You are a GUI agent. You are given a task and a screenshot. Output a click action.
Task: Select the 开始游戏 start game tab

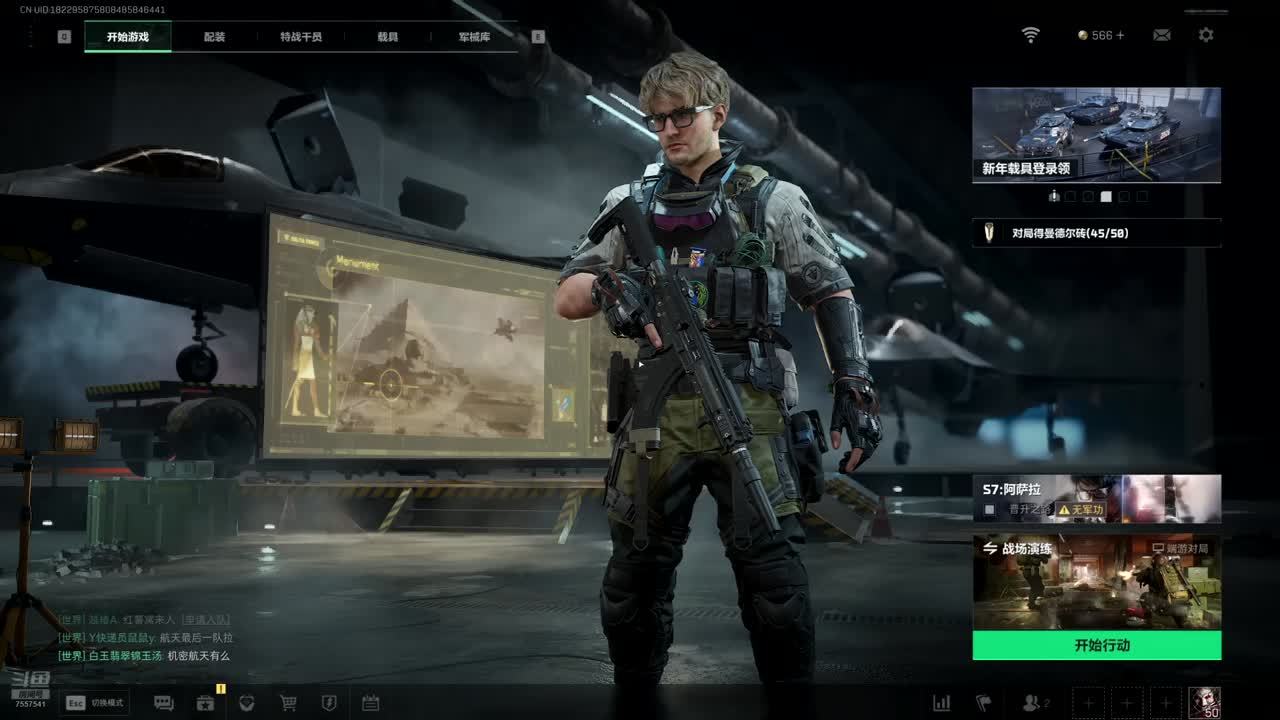coord(128,37)
